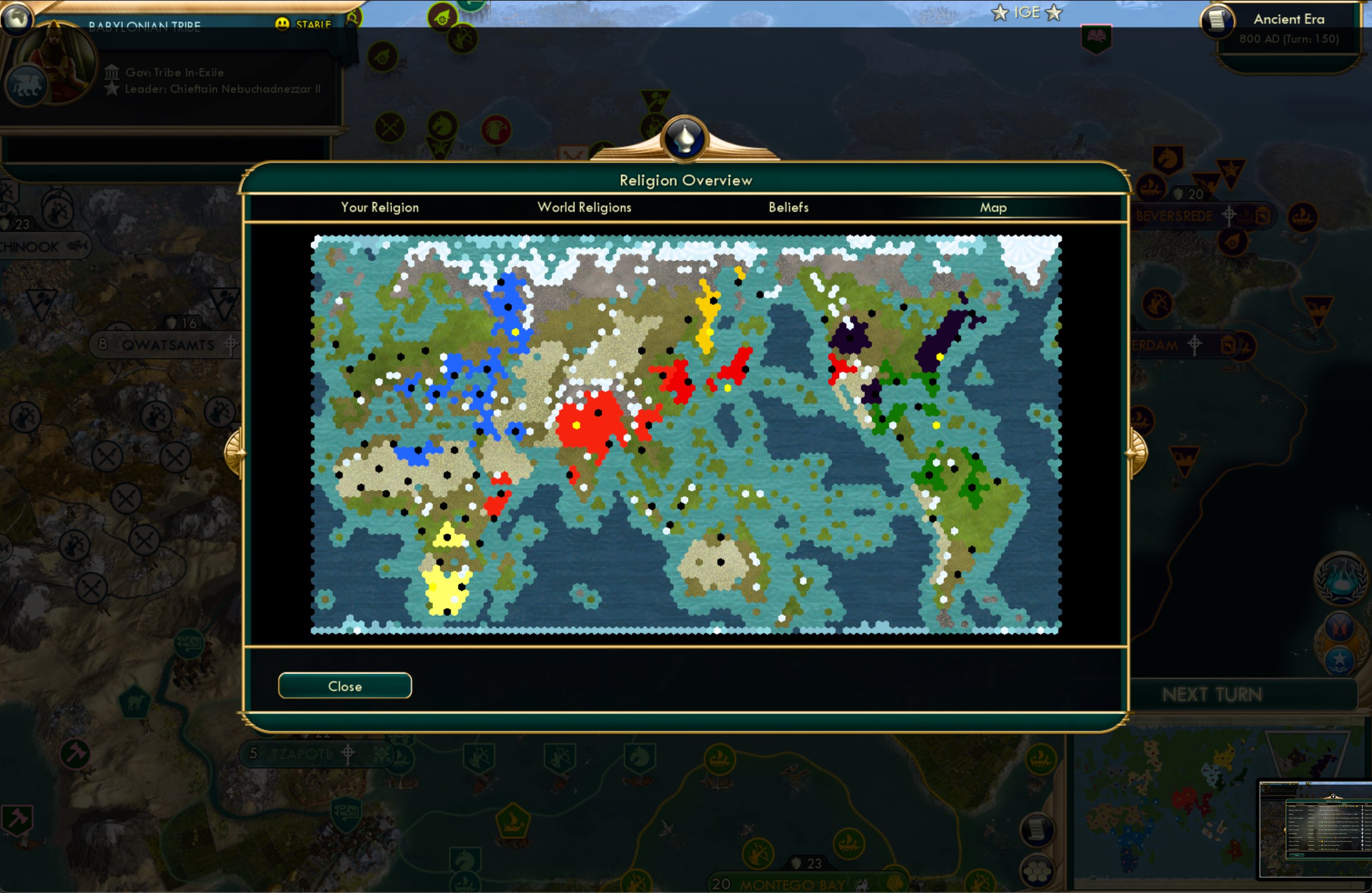Screen dimensions: 1372x893
Task: Open the Beliefs tab
Action: click(788, 207)
